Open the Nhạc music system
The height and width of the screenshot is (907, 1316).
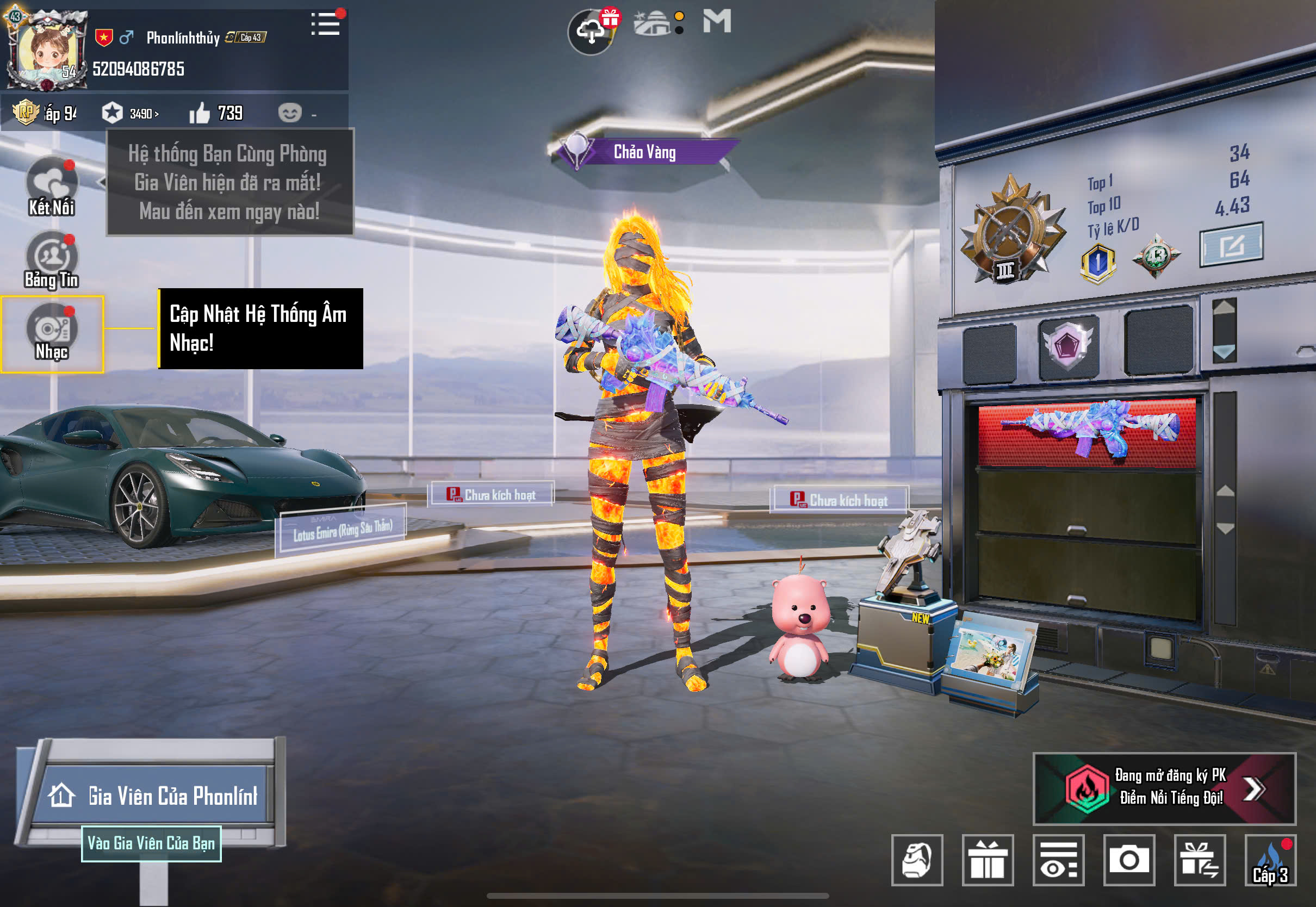pos(52,333)
